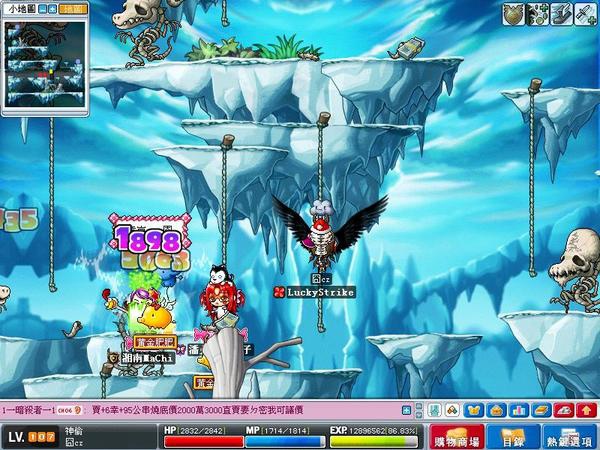Screen dimensions: 600x450
Task: Click the yellow bear-shaped shortcut icon
Action: 474,410
